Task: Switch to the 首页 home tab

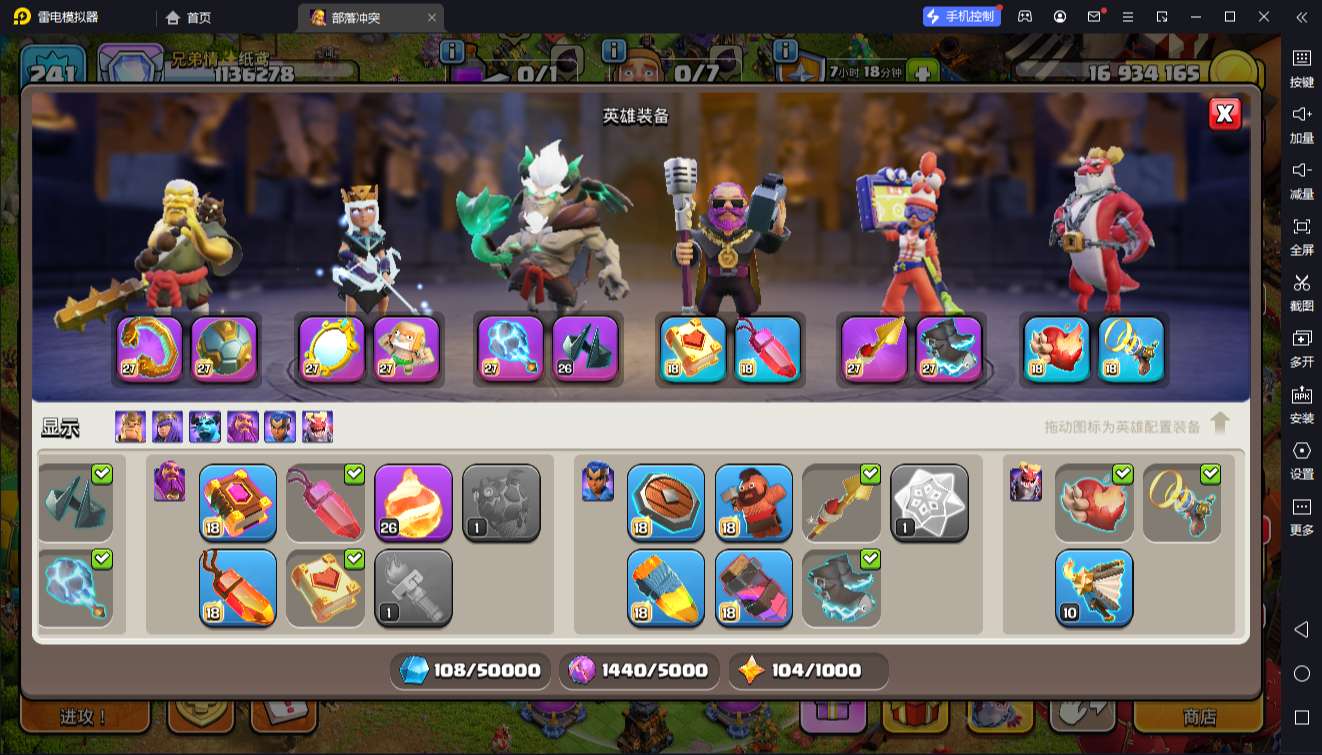Action: pos(189,17)
